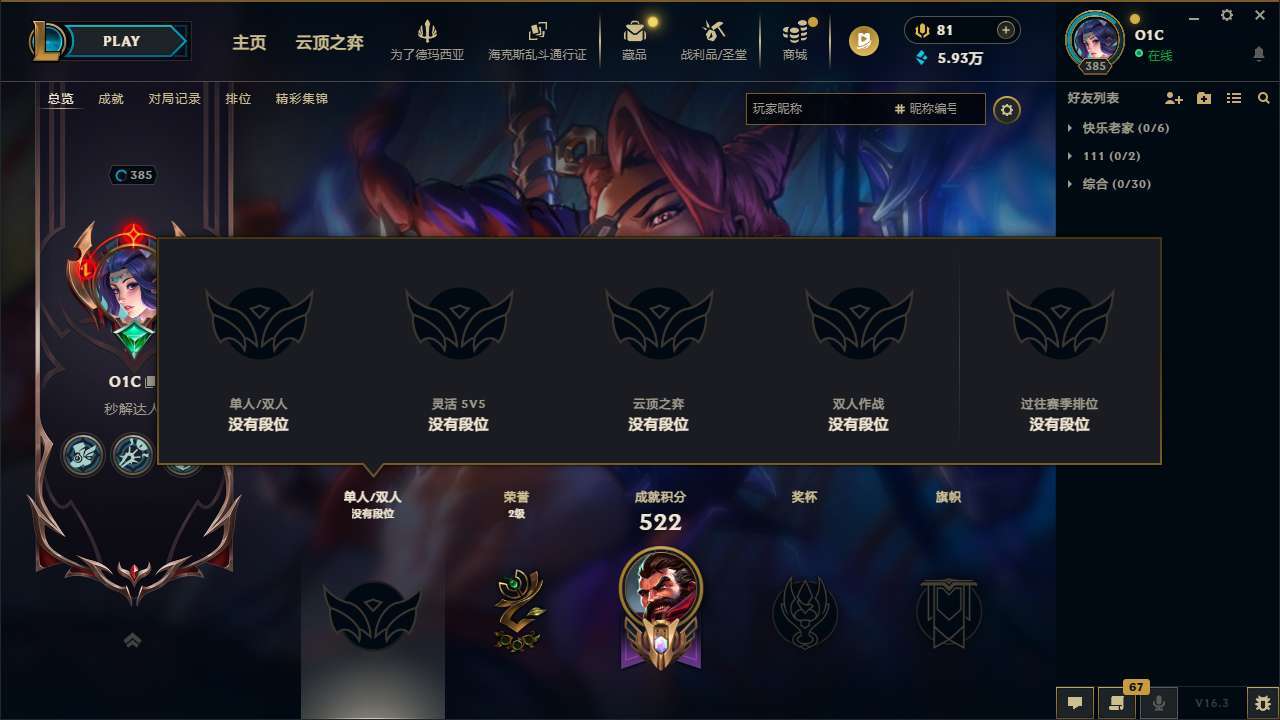Open the 藏品 collection section
The image size is (1280, 720).
[x=634, y=40]
